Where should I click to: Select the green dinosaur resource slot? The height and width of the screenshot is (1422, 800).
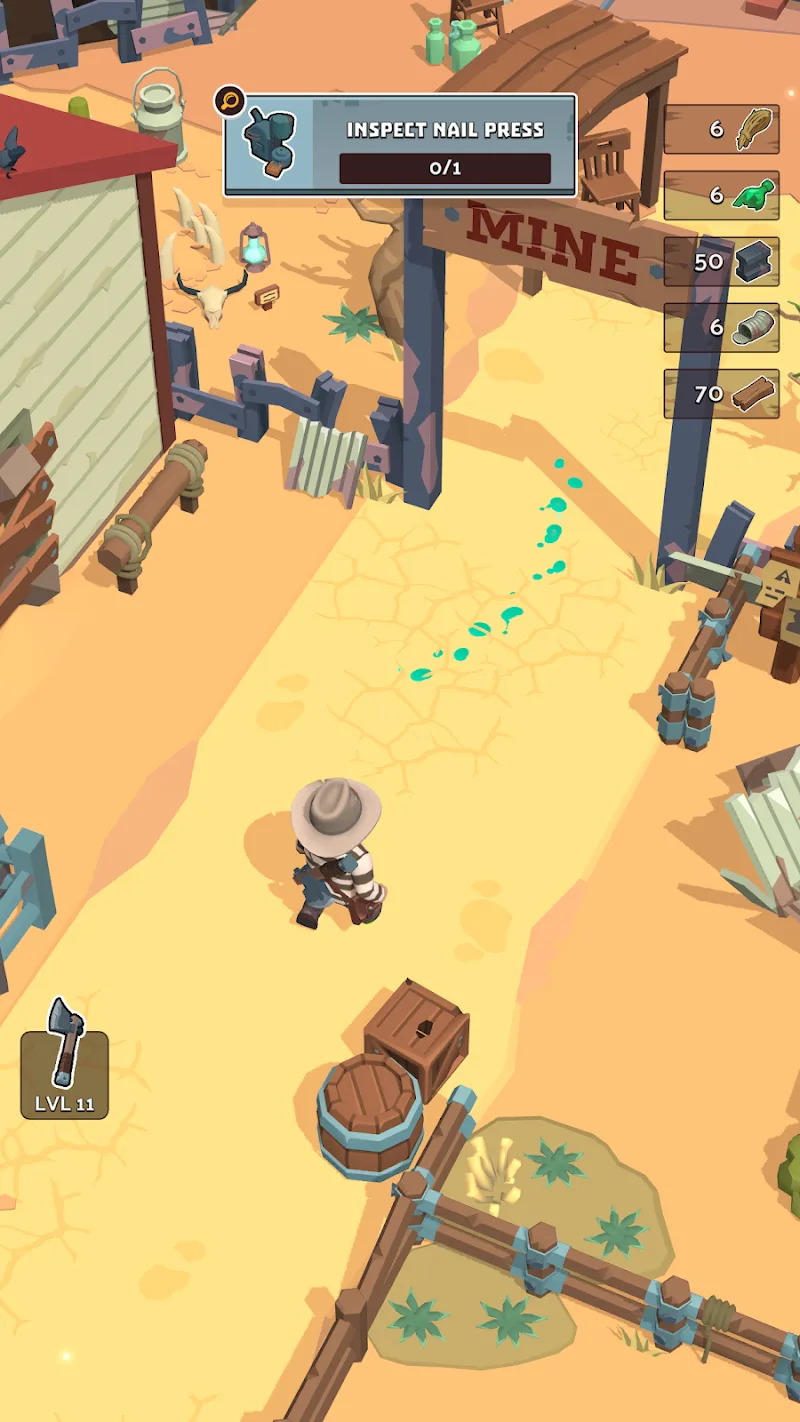[x=721, y=195]
